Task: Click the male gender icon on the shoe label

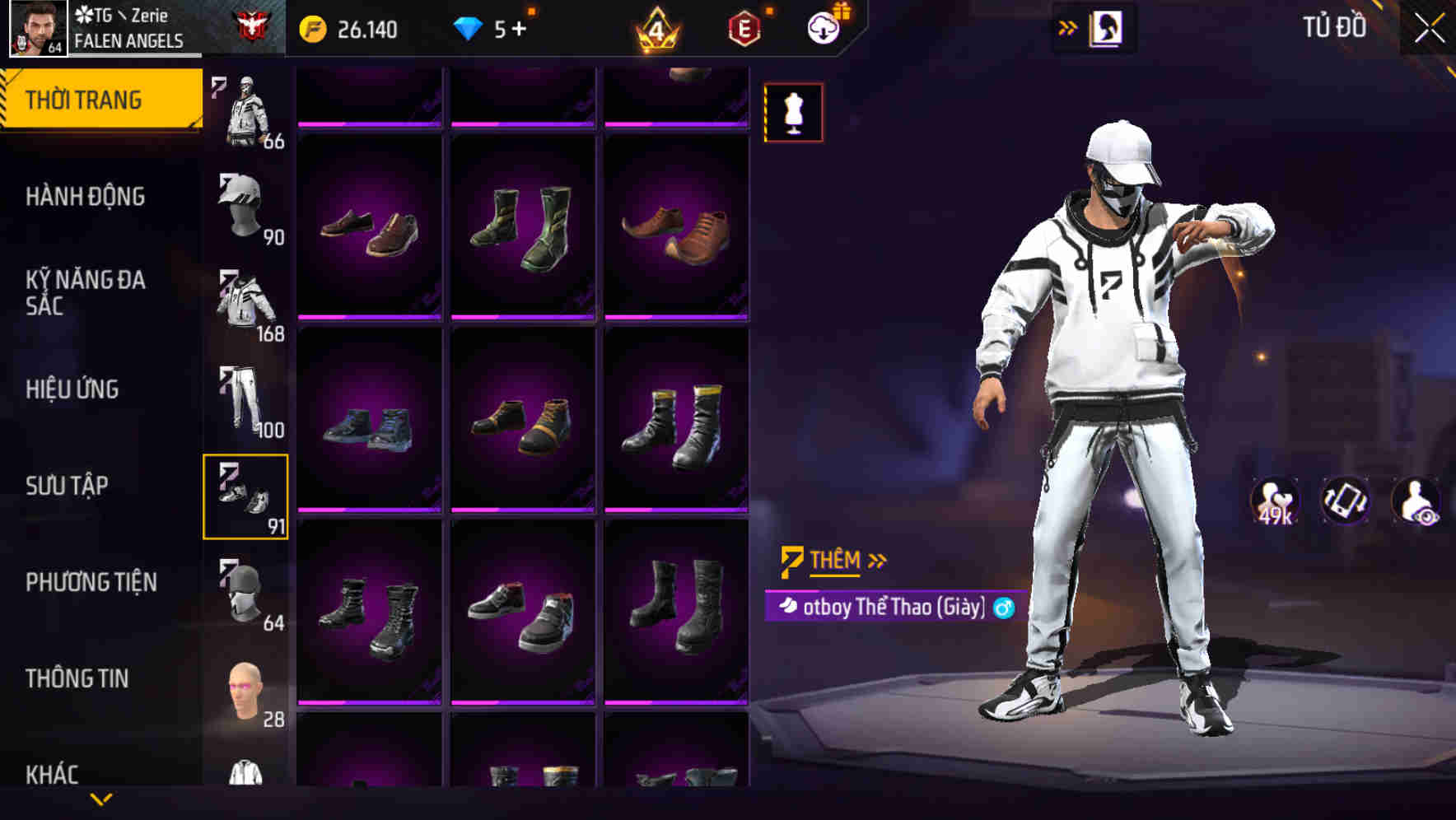Action: tap(1001, 609)
